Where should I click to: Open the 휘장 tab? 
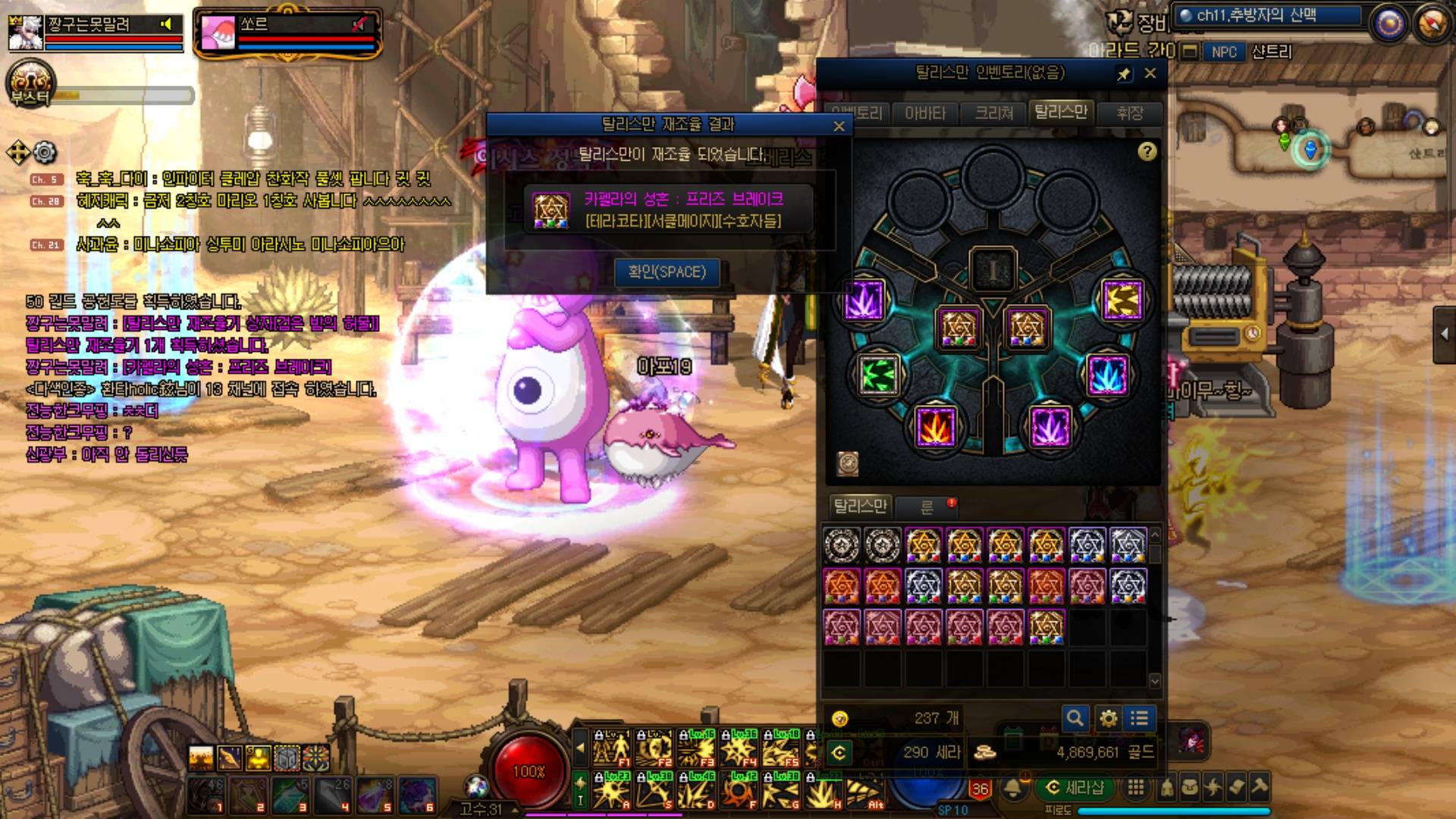tap(1129, 114)
